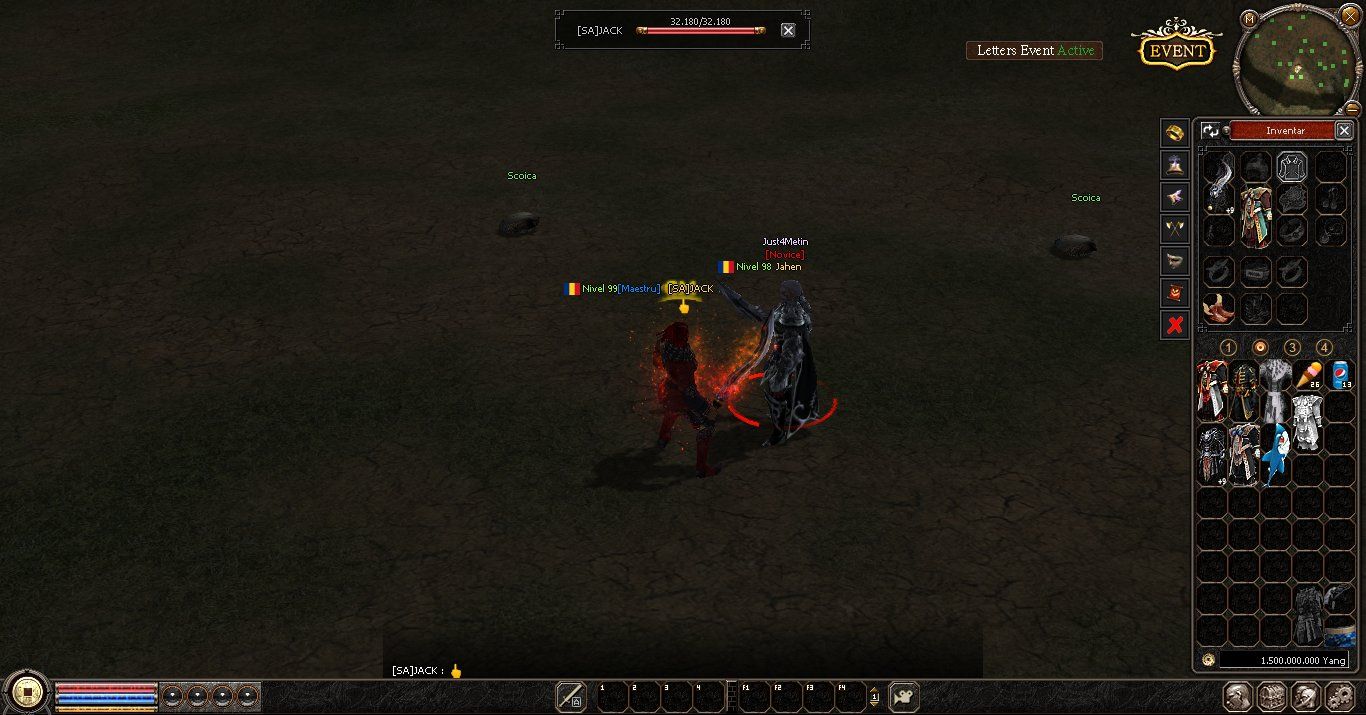Viewport: 1366px width, 715px height.
Task: Switch to inventory page 1
Action: coord(1228,347)
